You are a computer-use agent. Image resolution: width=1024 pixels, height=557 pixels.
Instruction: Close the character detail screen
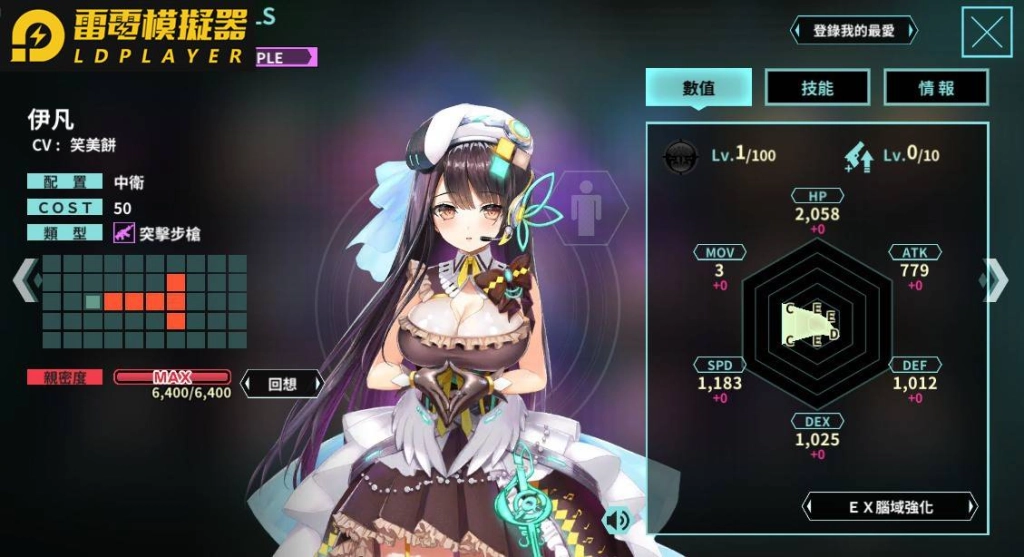pyautogui.click(x=987, y=33)
